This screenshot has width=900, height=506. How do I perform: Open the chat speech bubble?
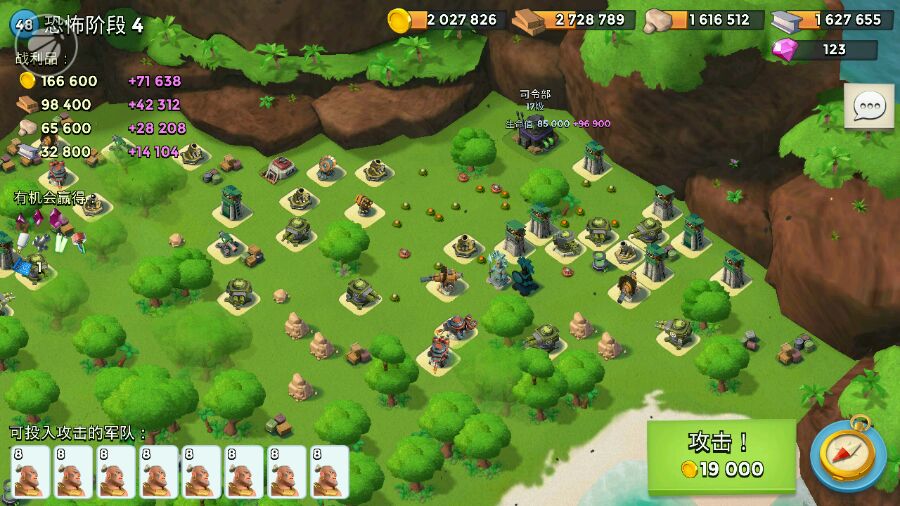coord(868,106)
